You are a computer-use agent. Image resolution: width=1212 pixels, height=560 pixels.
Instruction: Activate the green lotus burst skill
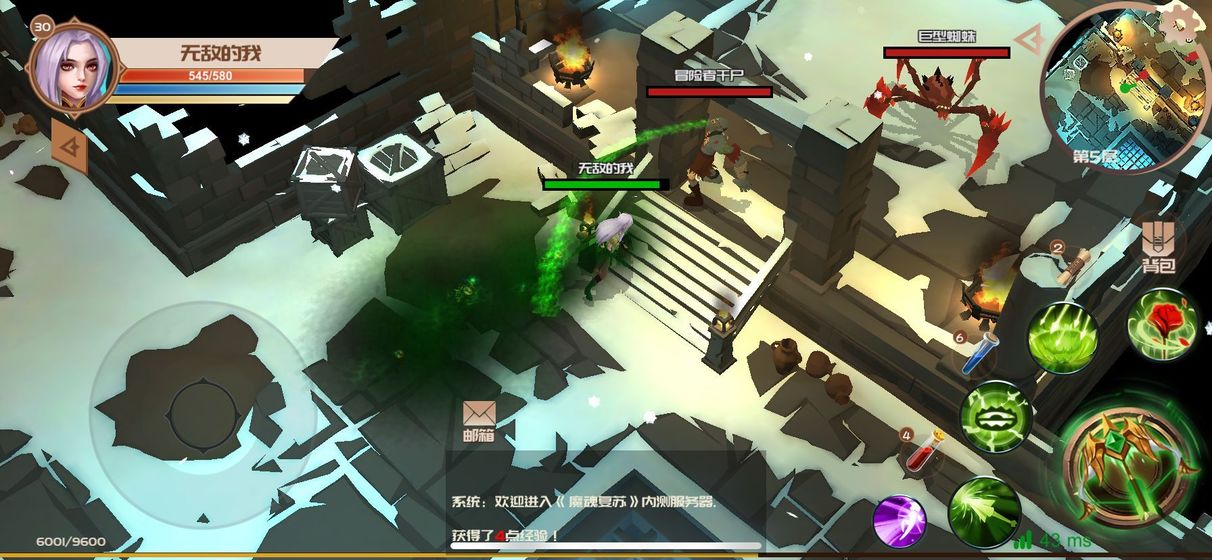pos(1062,335)
